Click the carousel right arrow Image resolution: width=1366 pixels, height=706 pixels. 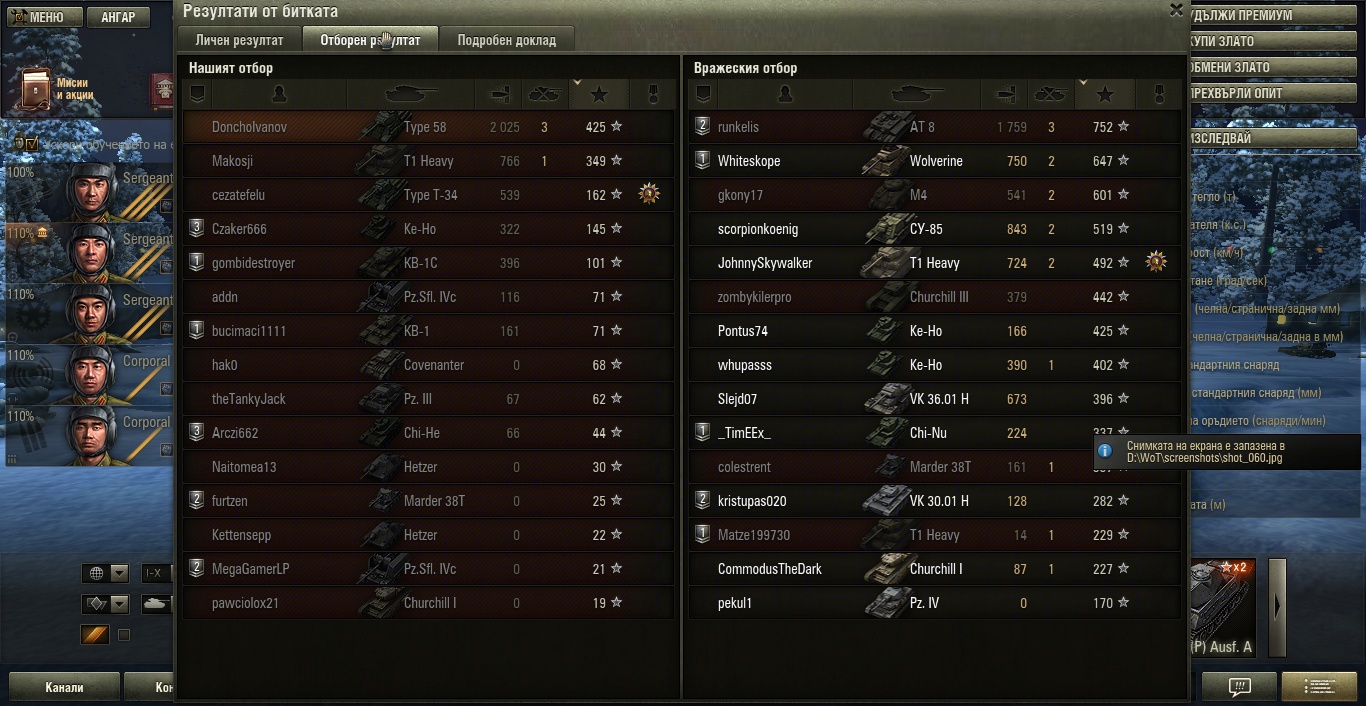[x=1277, y=607]
